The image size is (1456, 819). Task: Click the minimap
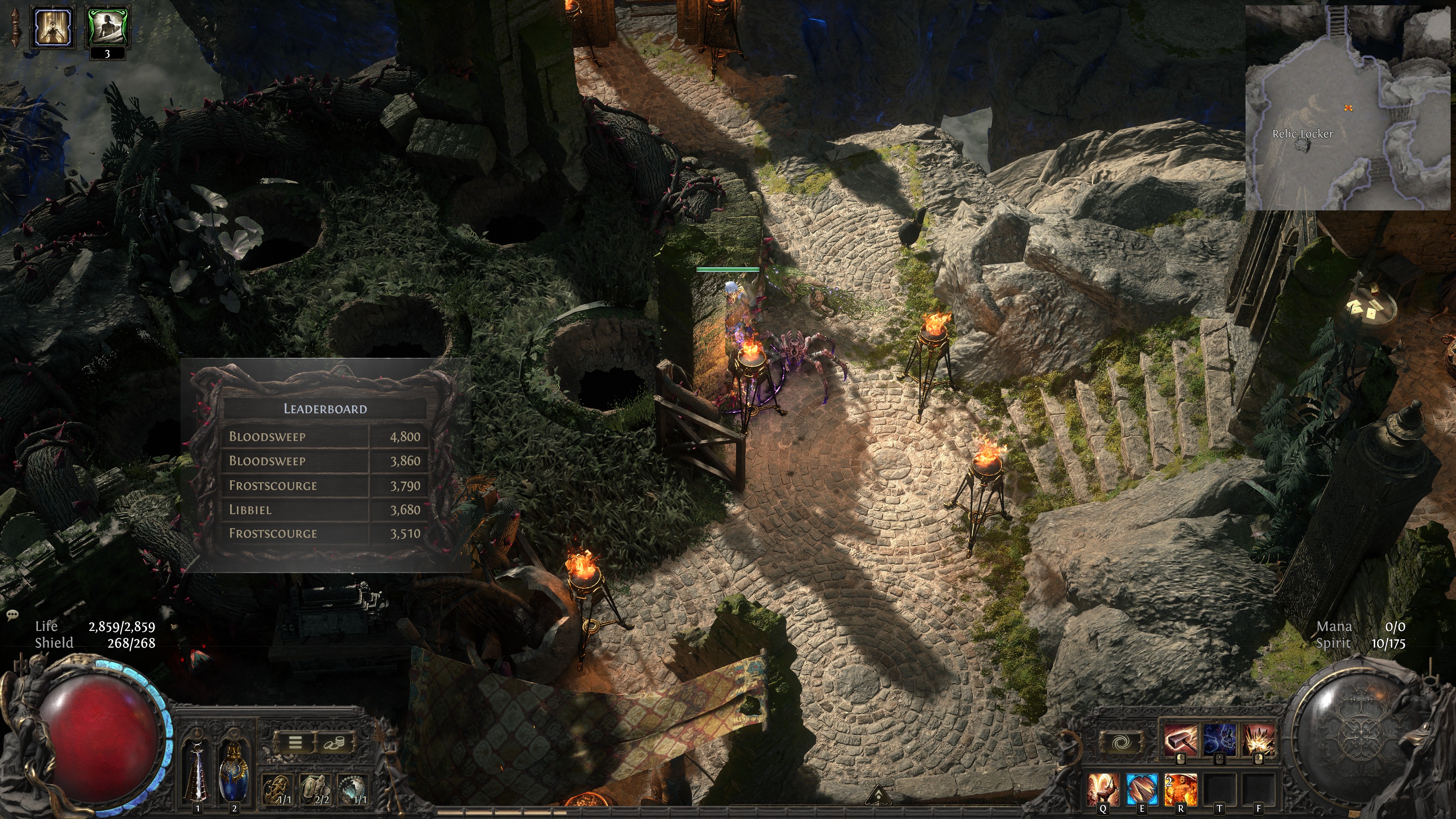tap(1349, 107)
